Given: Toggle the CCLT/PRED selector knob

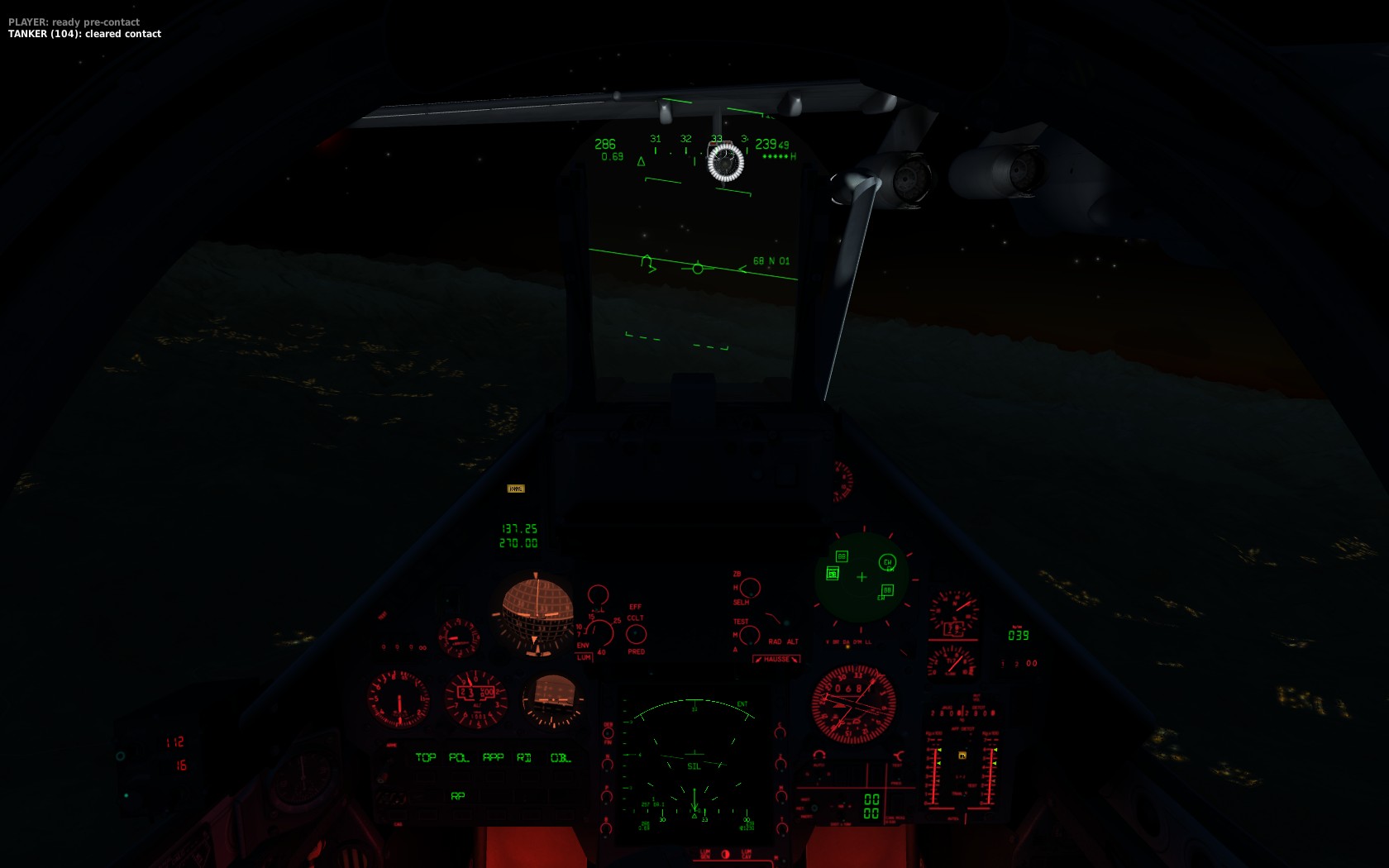Looking at the screenshot, I should (636, 634).
